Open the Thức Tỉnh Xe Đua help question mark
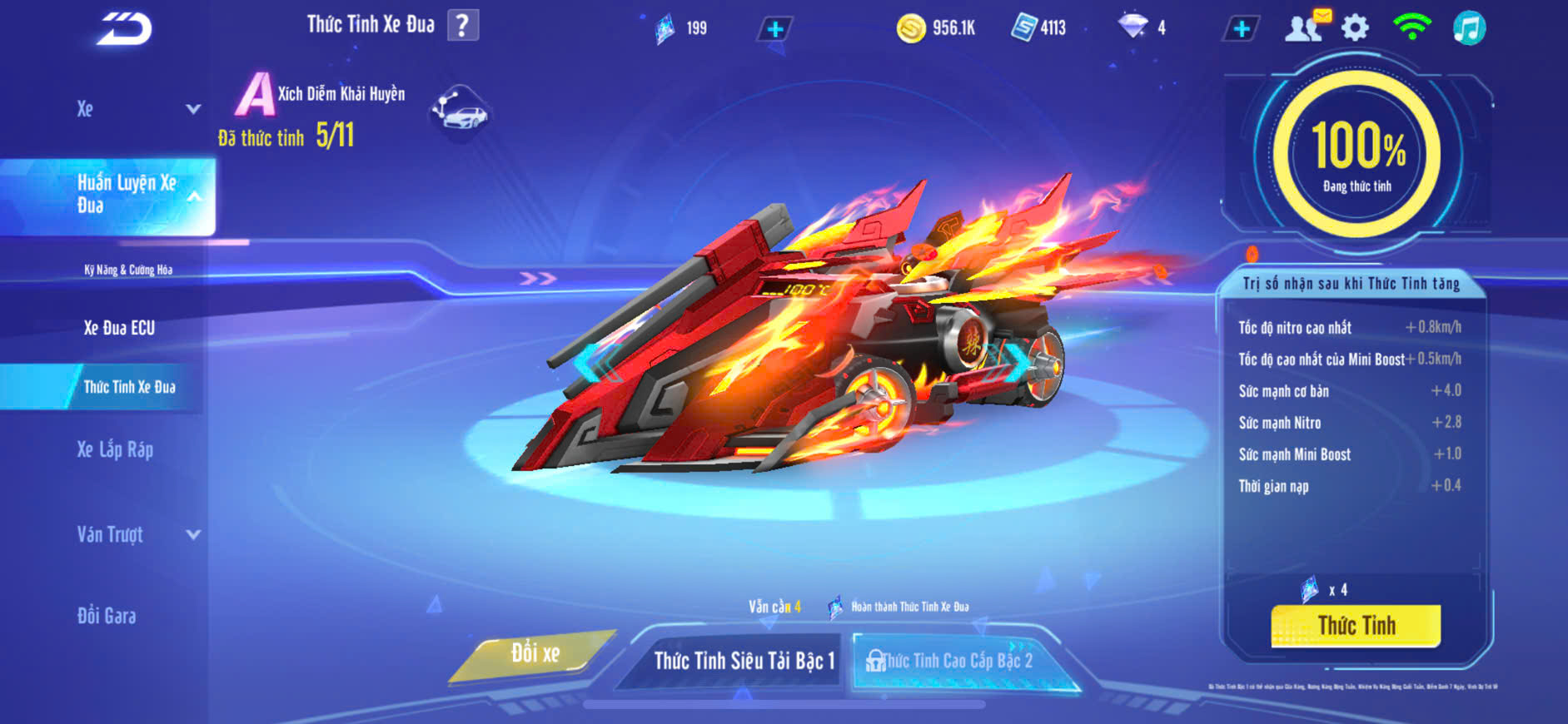Viewport: 1568px width, 724px height. tap(463, 26)
